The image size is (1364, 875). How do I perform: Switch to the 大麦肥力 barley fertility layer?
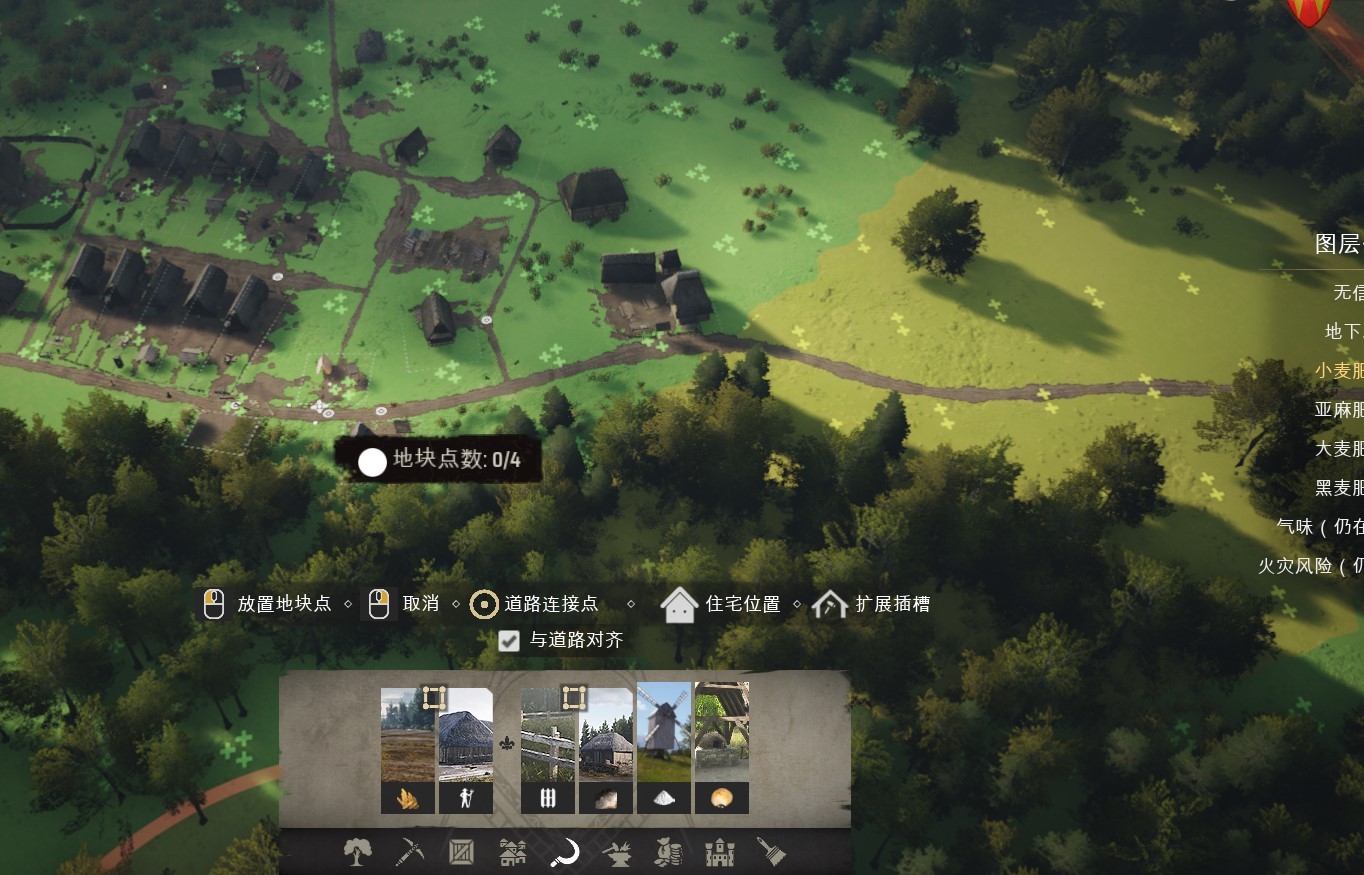pyautogui.click(x=1338, y=448)
